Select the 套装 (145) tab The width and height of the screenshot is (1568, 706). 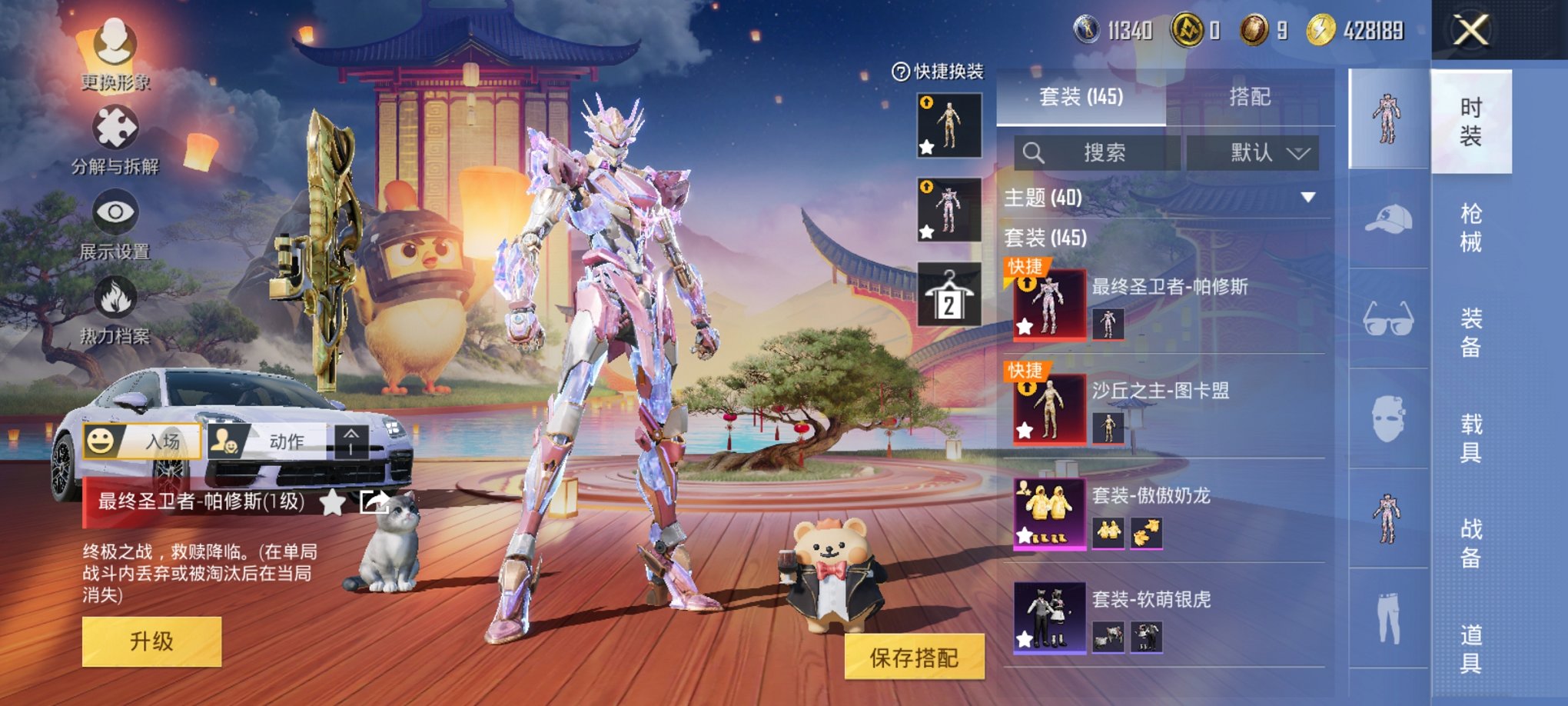pos(1081,97)
